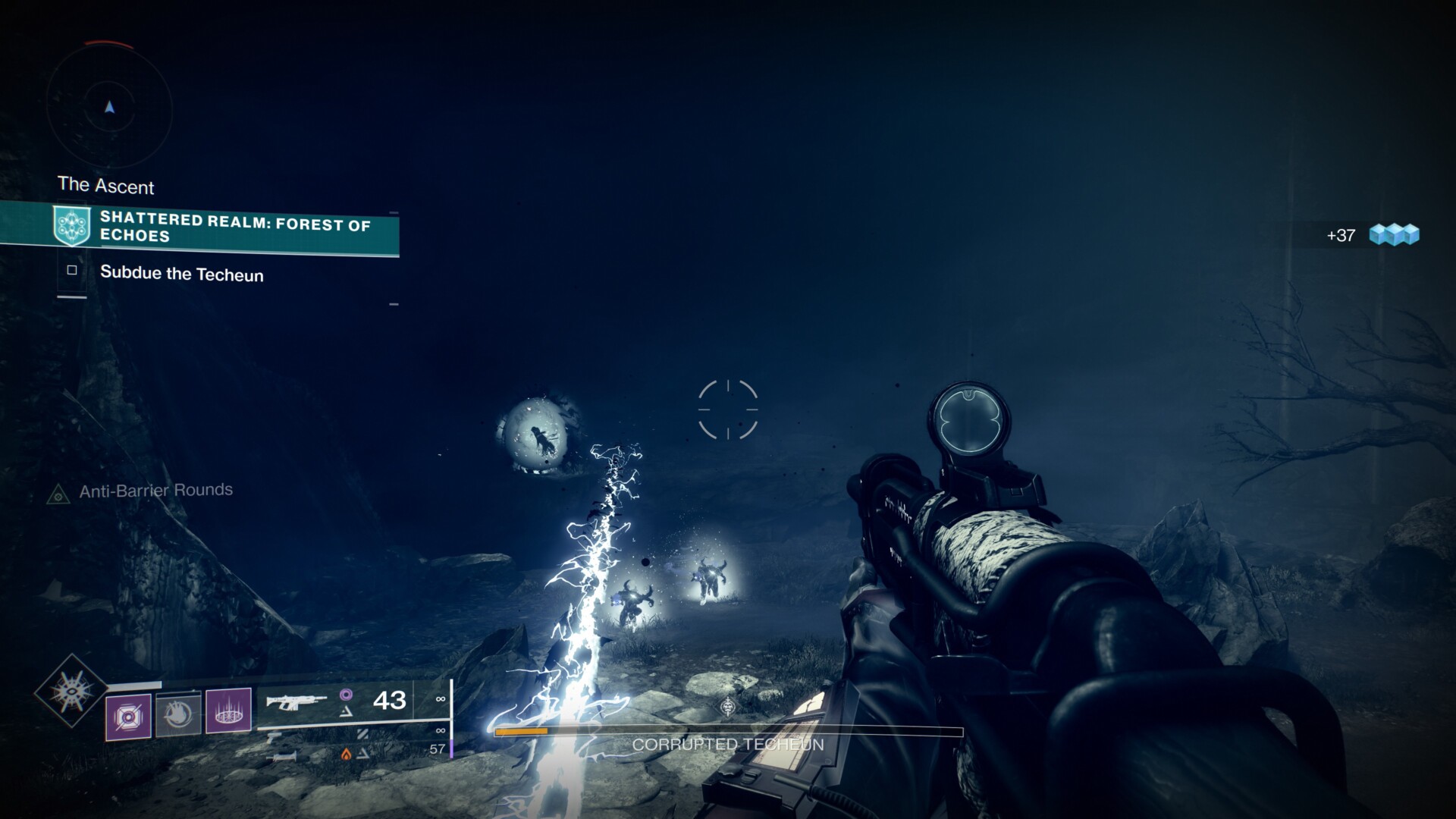Click the radar minimap circle
Image resolution: width=1456 pixels, height=819 pixels.
click(x=110, y=108)
